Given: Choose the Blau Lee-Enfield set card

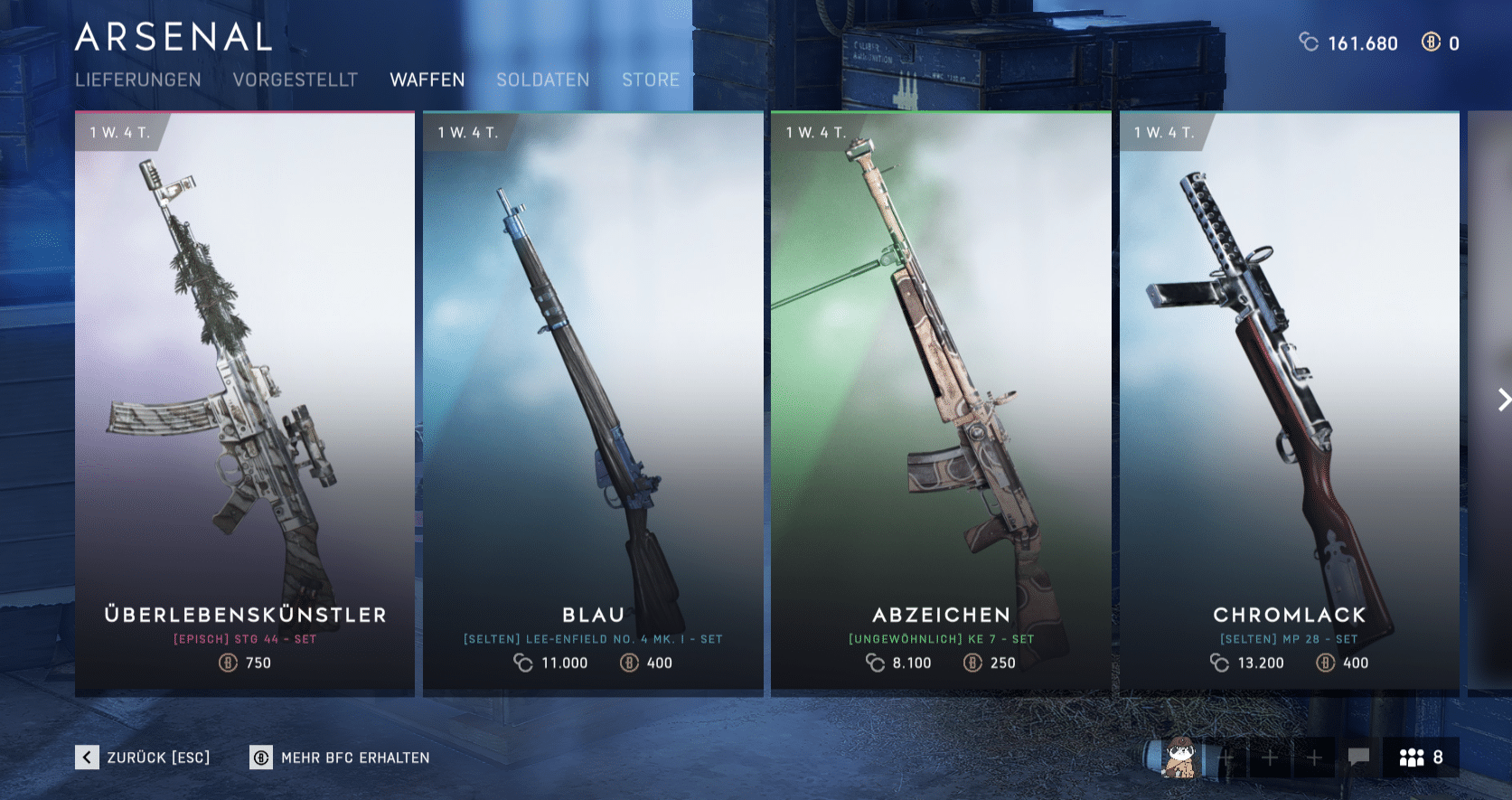Looking at the screenshot, I should 593,403.
